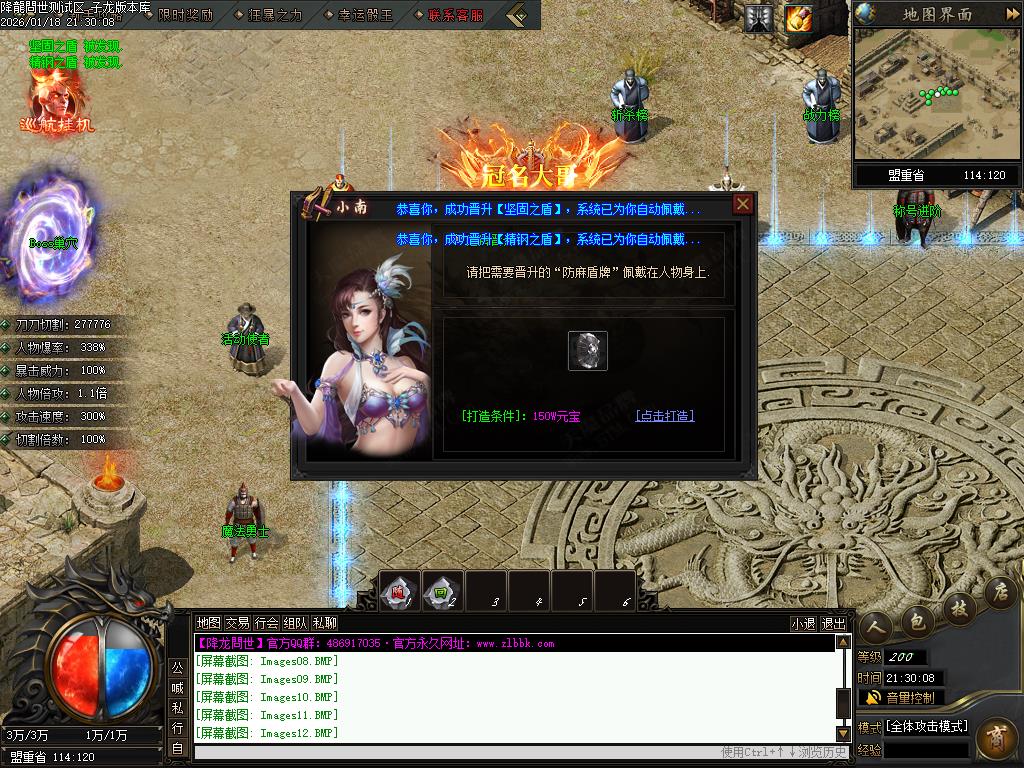Click the 退出 exit button
The height and width of the screenshot is (768, 1024).
pyautogui.click(x=833, y=623)
